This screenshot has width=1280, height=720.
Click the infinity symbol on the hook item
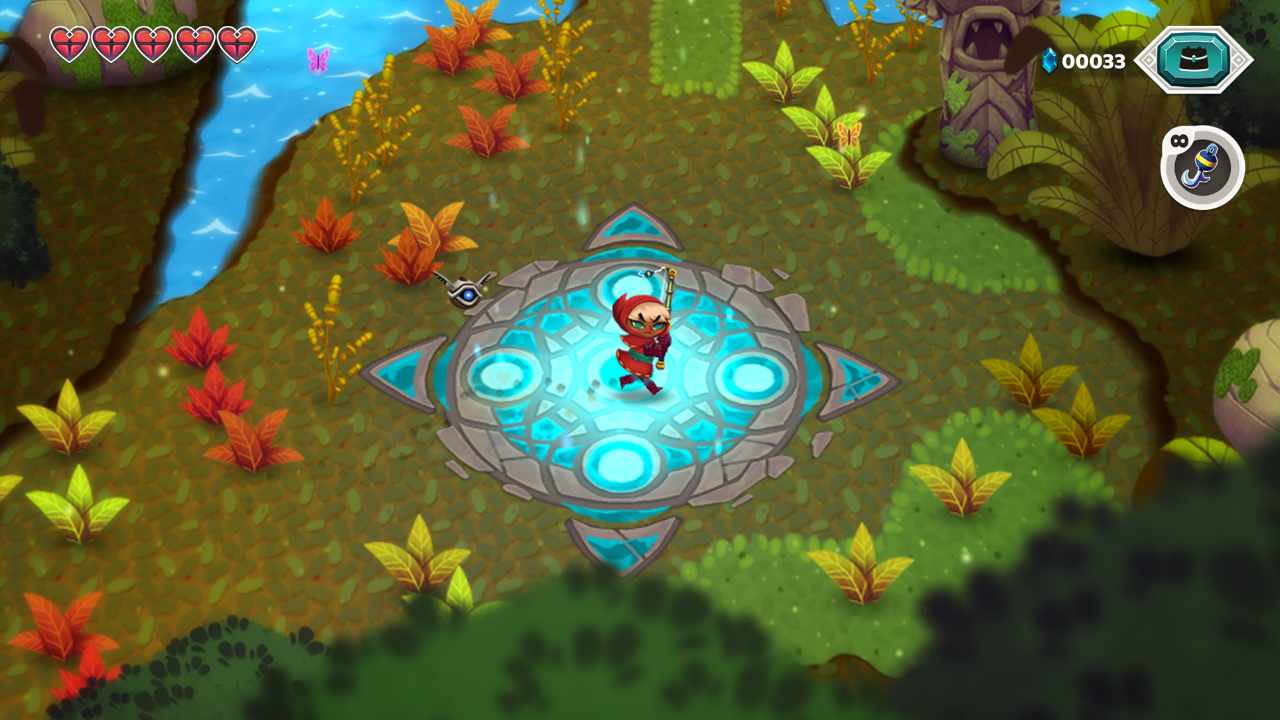pos(1182,142)
